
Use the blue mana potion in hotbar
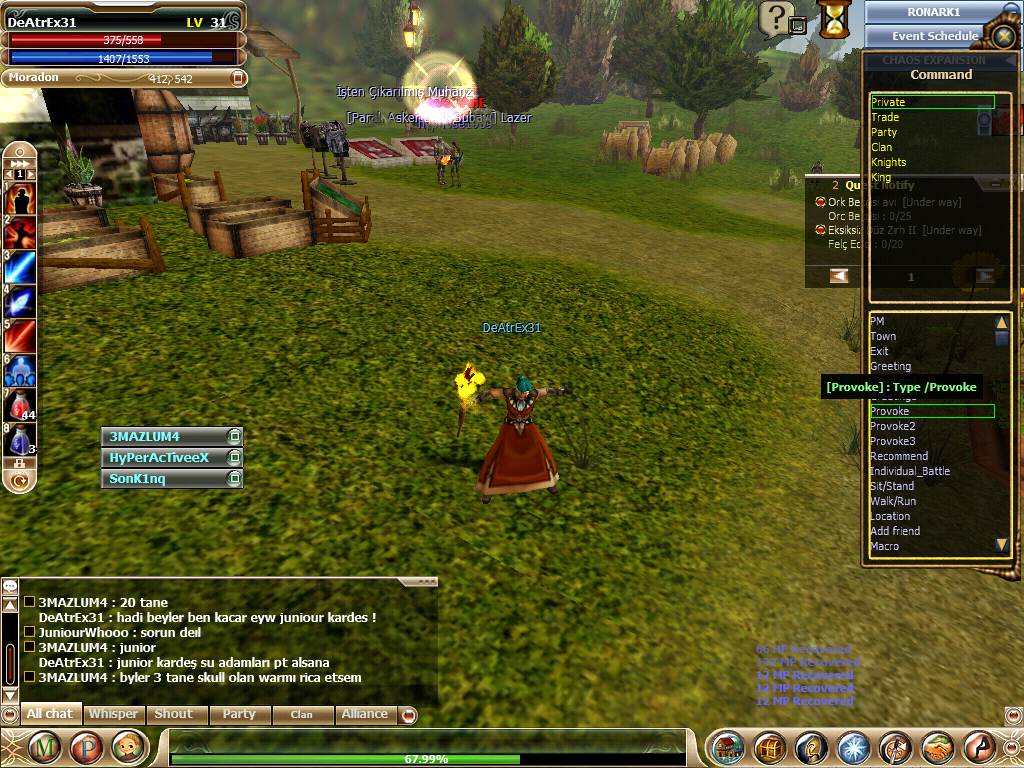pyautogui.click(x=20, y=438)
